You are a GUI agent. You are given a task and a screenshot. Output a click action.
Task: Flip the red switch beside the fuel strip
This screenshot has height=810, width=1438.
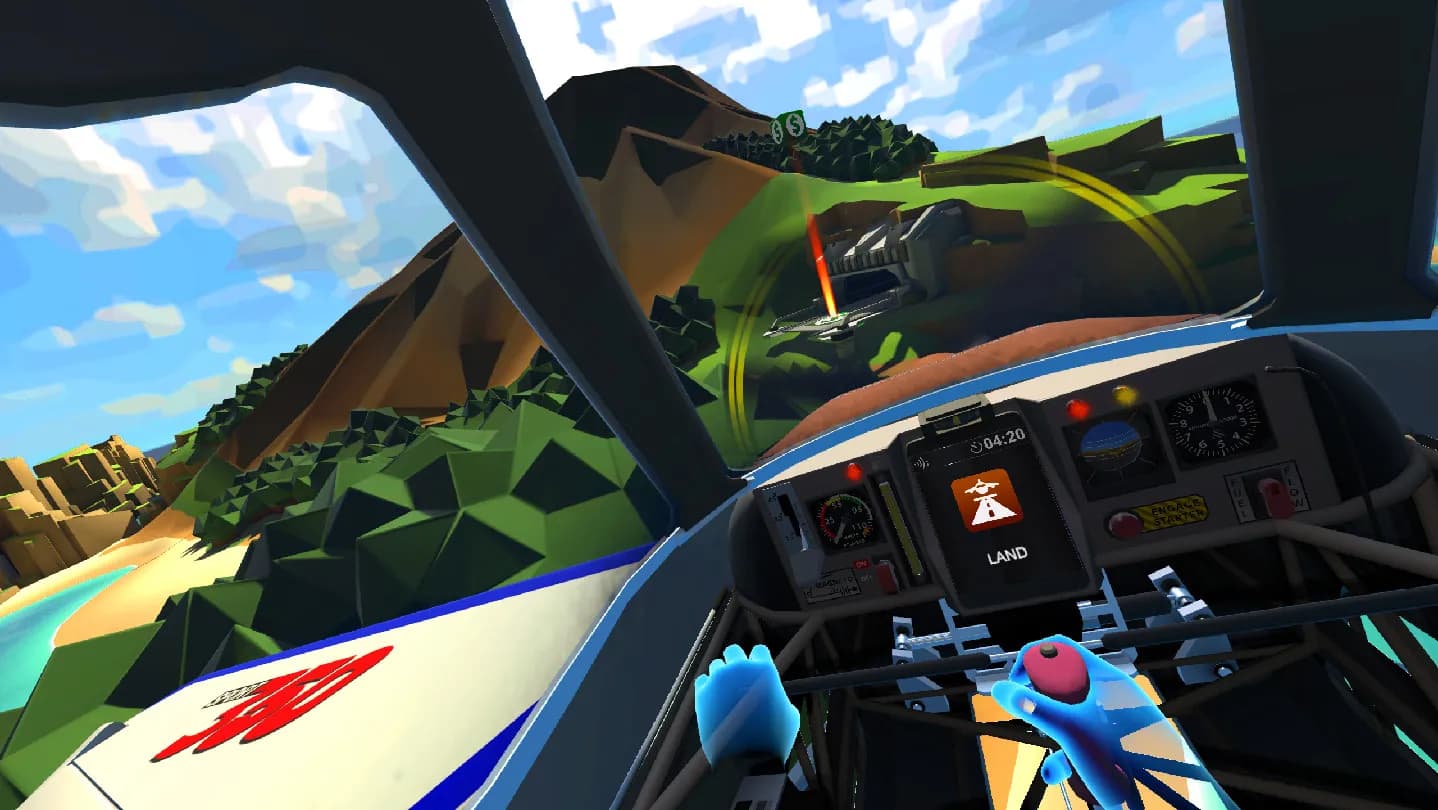(x=885, y=575)
